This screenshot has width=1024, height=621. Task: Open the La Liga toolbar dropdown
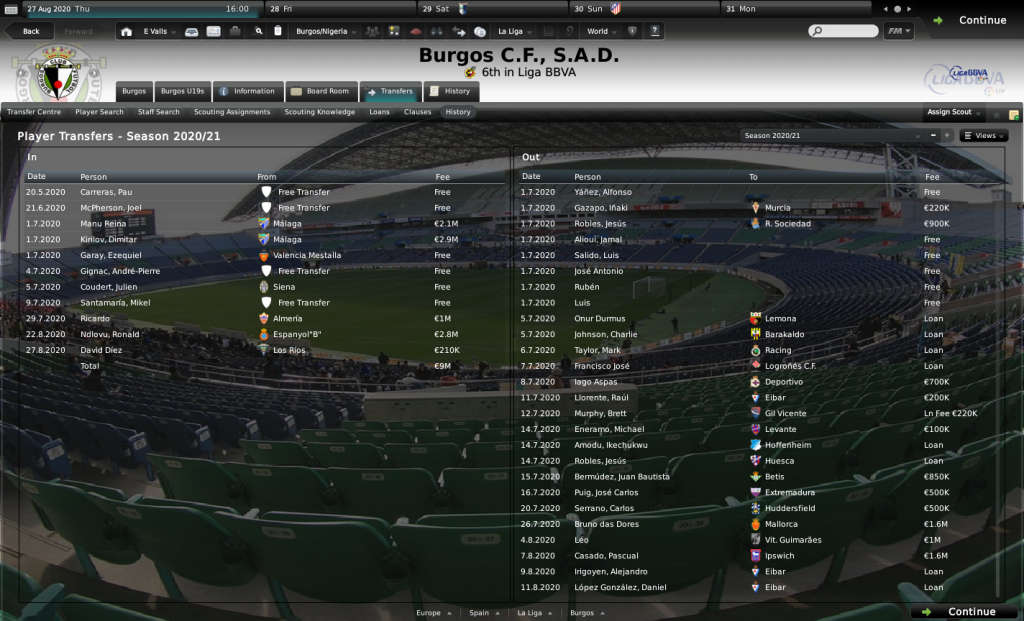515,31
